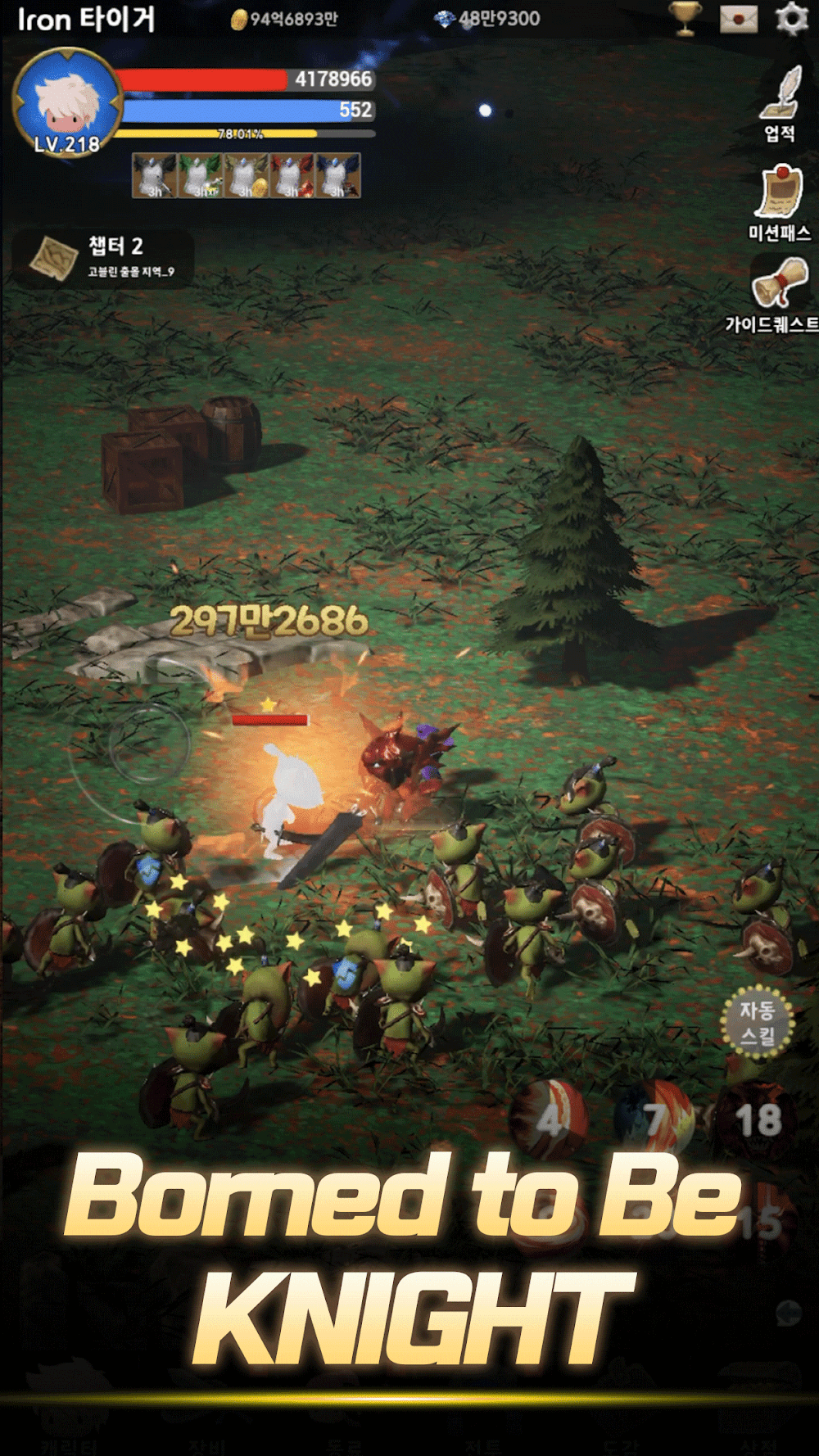
Task: Open the 가이드퀘스트 guide quest scroll
Action: [x=779, y=292]
